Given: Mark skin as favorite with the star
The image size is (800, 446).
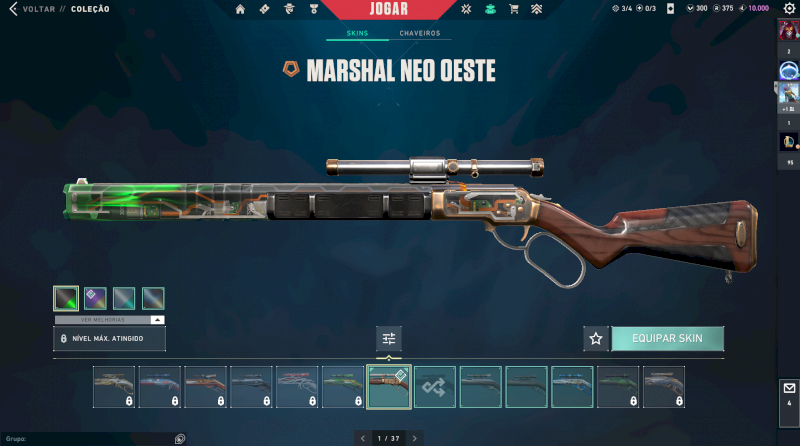Looking at the screenshot, I should click(x=596, y=338).
